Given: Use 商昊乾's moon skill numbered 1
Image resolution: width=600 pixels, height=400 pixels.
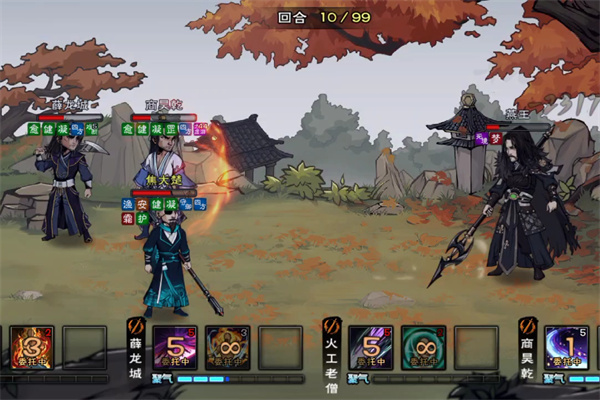Looking at the screenshot, I should tap(566, 348).
